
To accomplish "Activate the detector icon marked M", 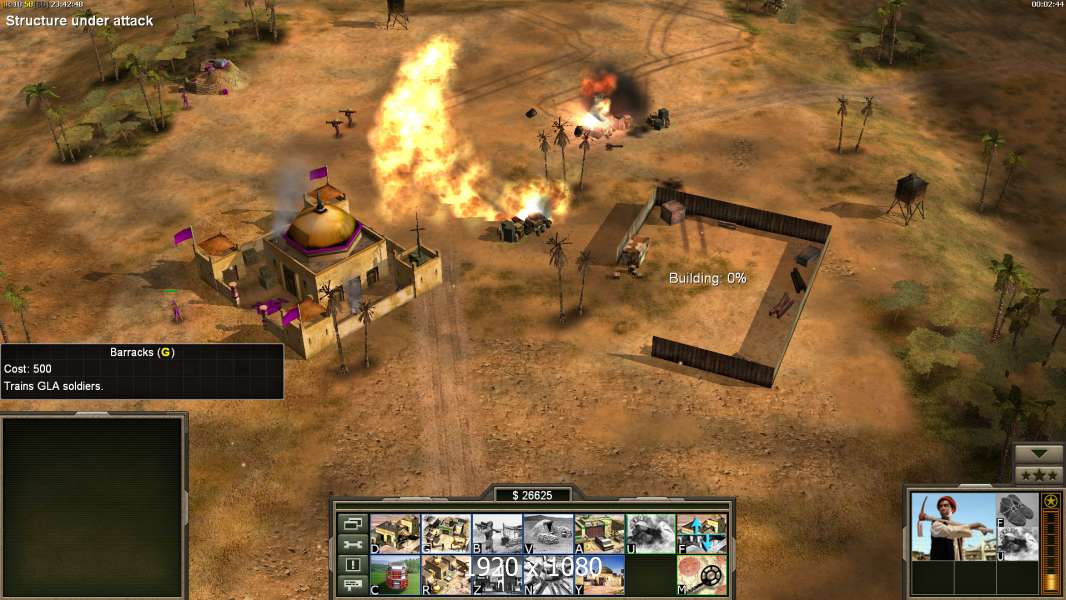I will click(x=702, y=575).
